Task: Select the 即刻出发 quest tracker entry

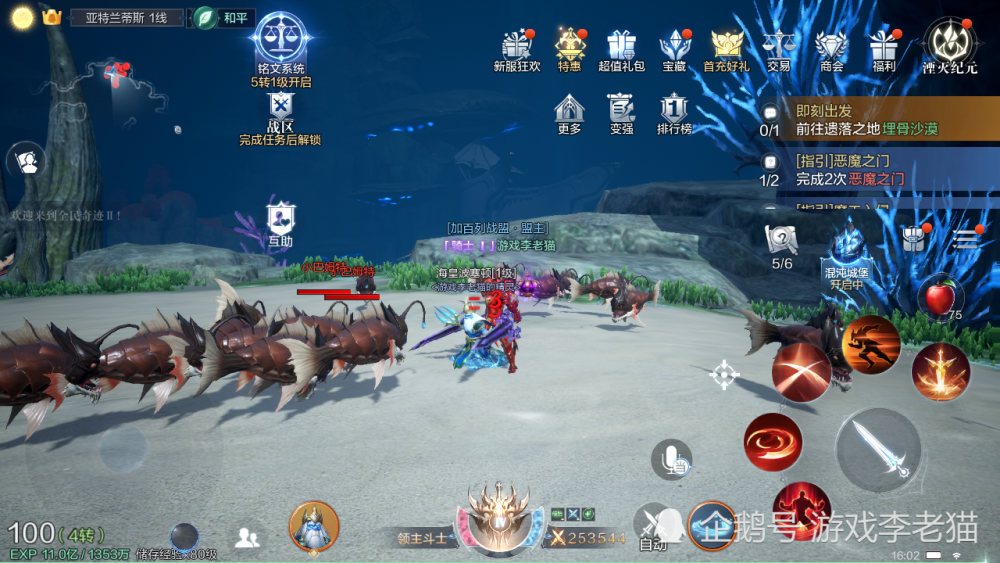Action: click(x=866, y=120)
